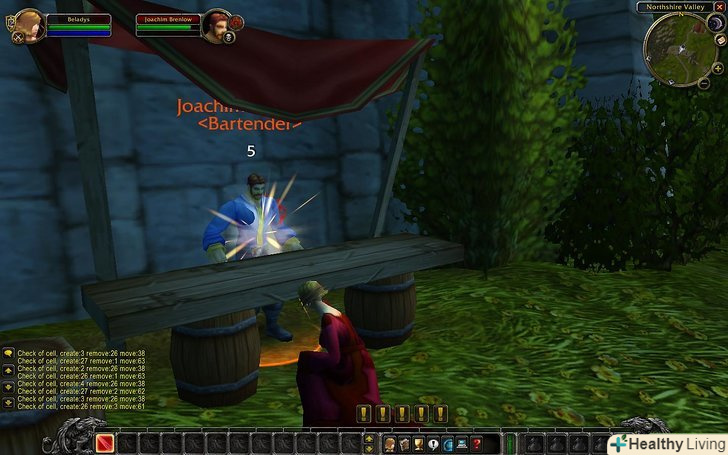Open the character info micro button
The width and height of the screenshot is (728, 455).
click(389, 443)
